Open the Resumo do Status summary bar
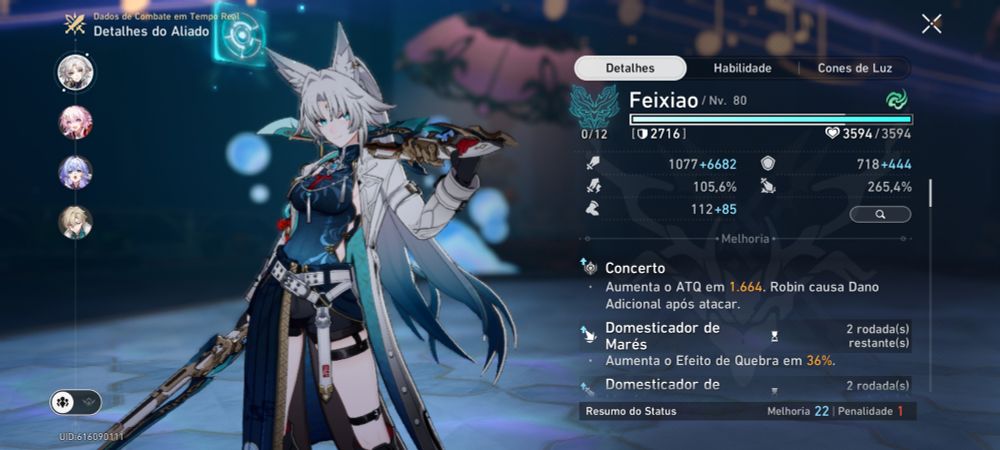The height and width of the screenshot is (450, 1000). click(746, 411)
